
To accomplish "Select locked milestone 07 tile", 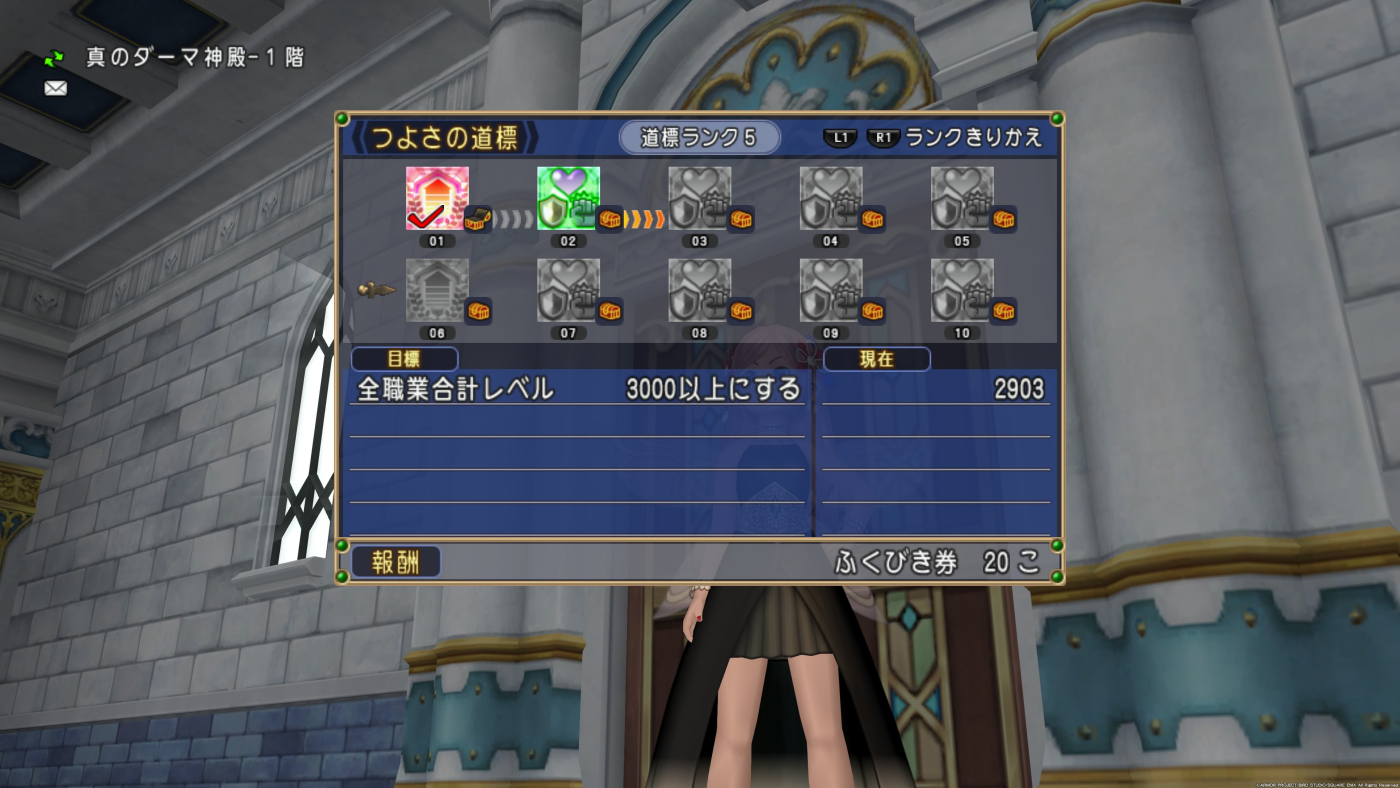I will click(568, 290).
